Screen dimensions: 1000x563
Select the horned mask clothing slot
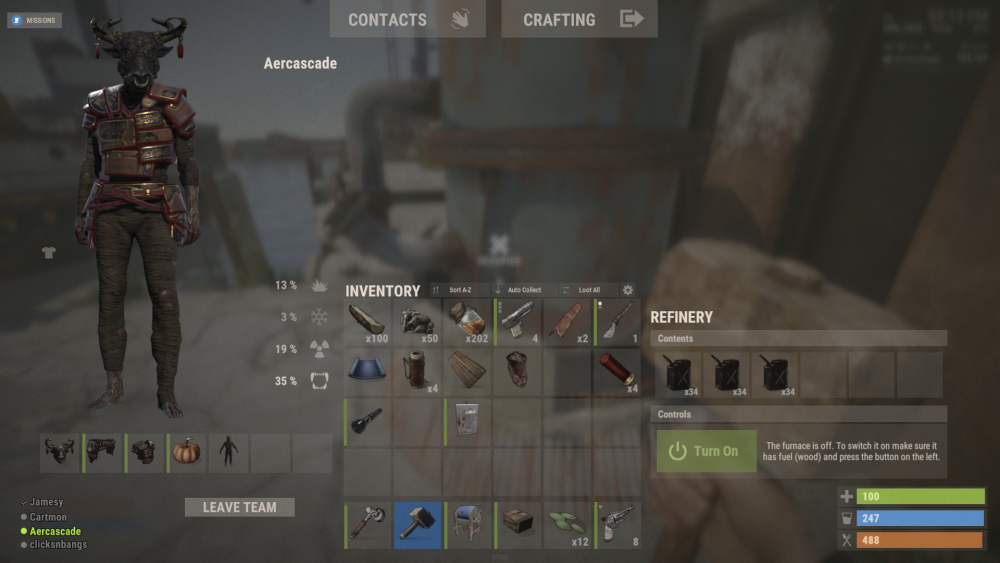pos(59,452)
